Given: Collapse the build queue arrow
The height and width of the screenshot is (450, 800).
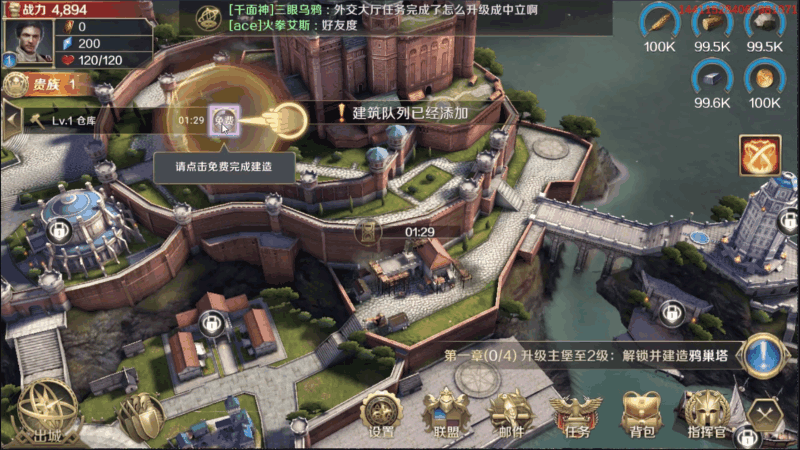Looking at the screenshot, I should [x=11, y=120].
